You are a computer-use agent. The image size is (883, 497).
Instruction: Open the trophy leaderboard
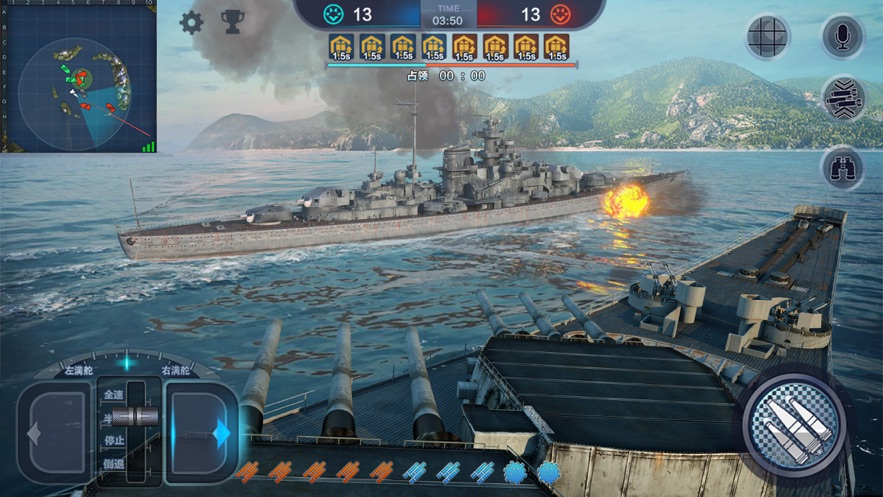tap(232, 22)
